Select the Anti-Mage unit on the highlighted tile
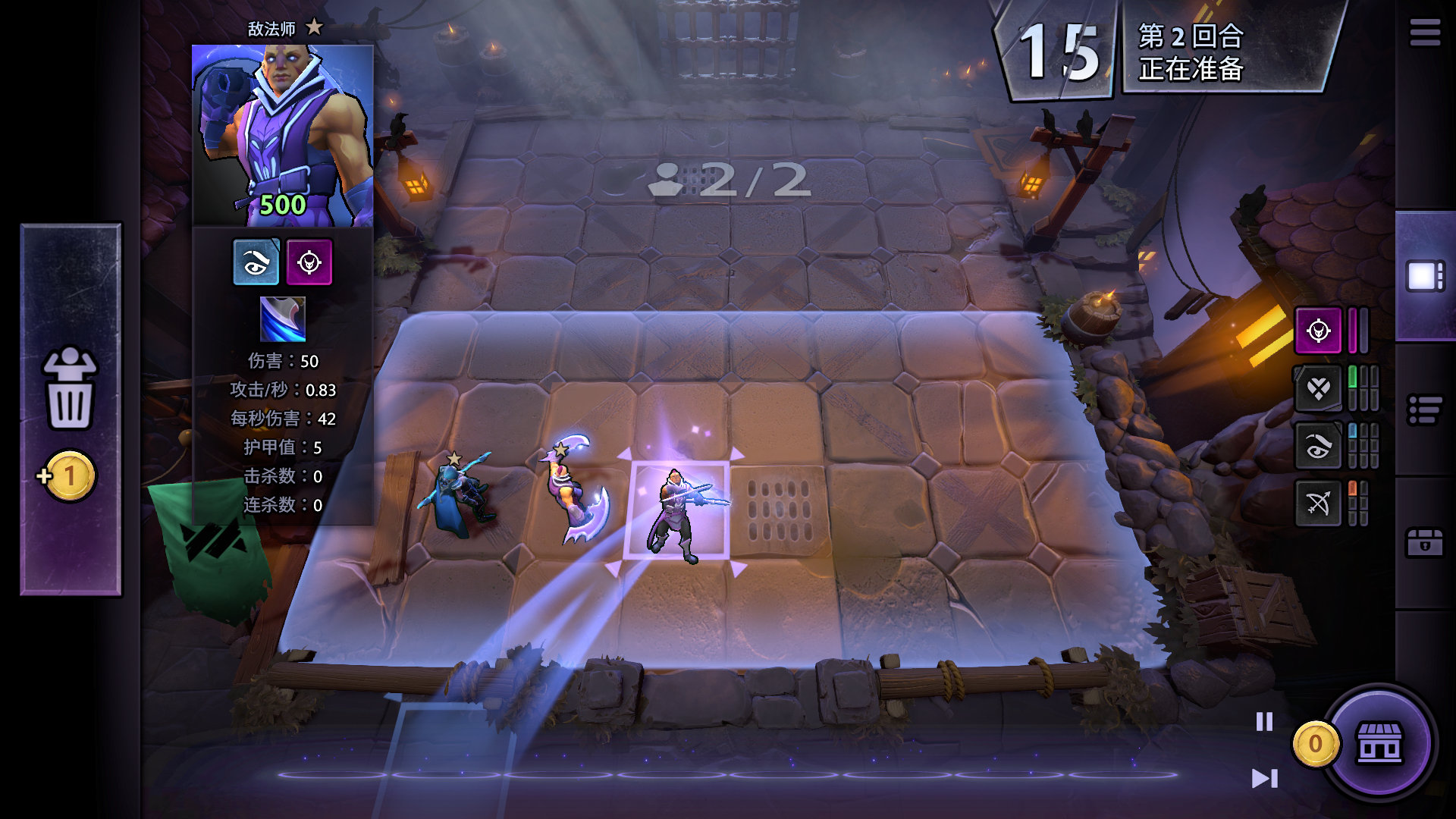 point(676,512)
